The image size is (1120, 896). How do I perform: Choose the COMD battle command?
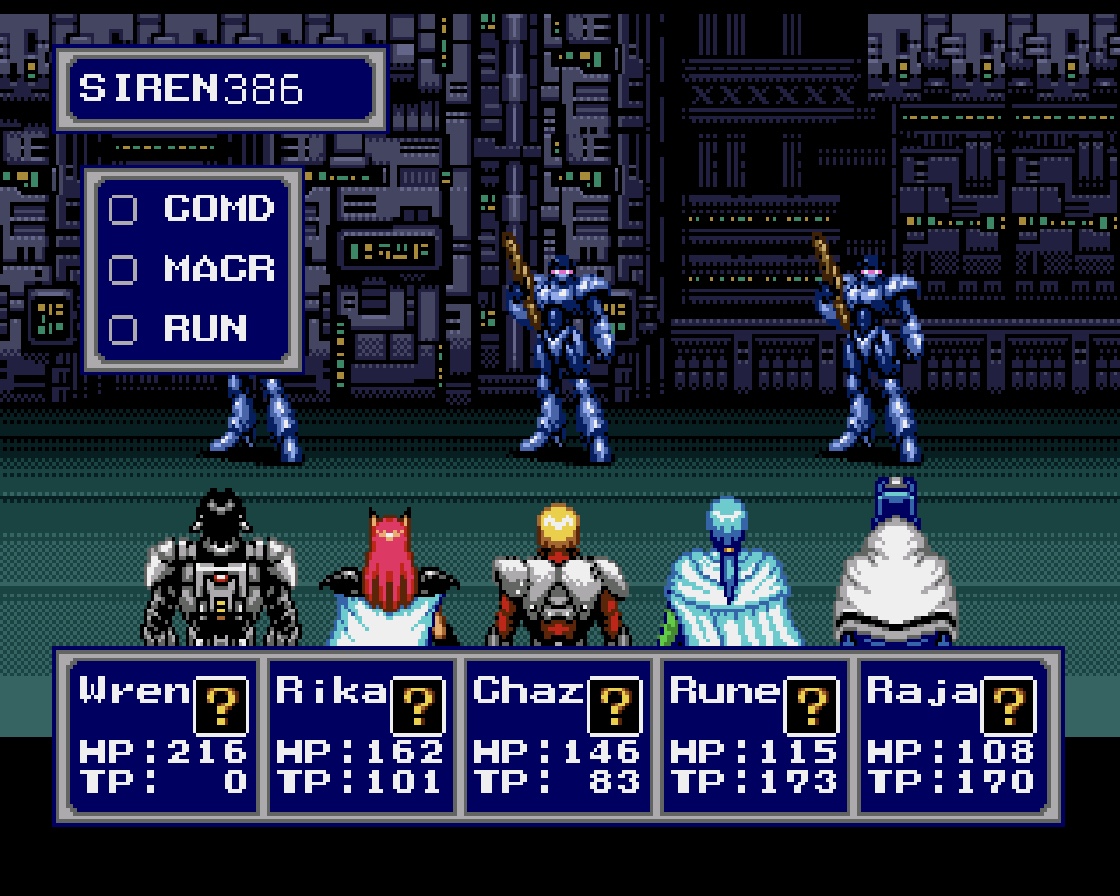218,209
